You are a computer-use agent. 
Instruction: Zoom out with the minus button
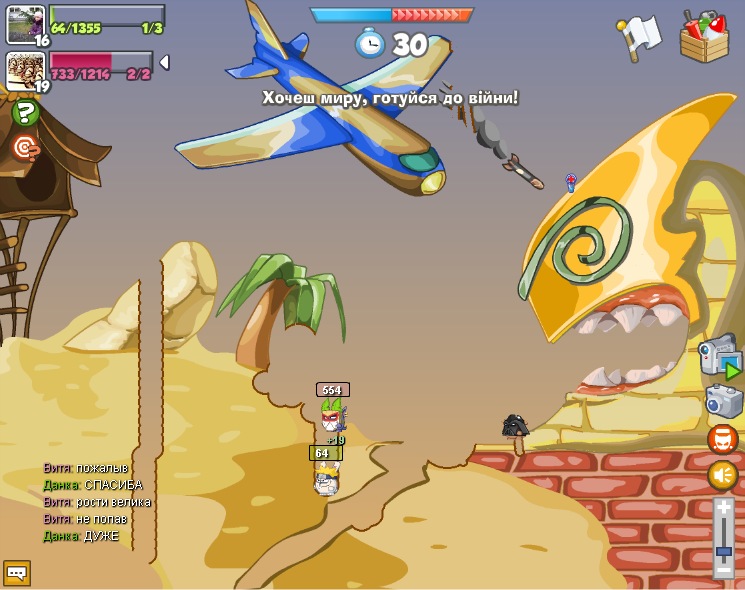pyautogui.click(x=723, y=569)
